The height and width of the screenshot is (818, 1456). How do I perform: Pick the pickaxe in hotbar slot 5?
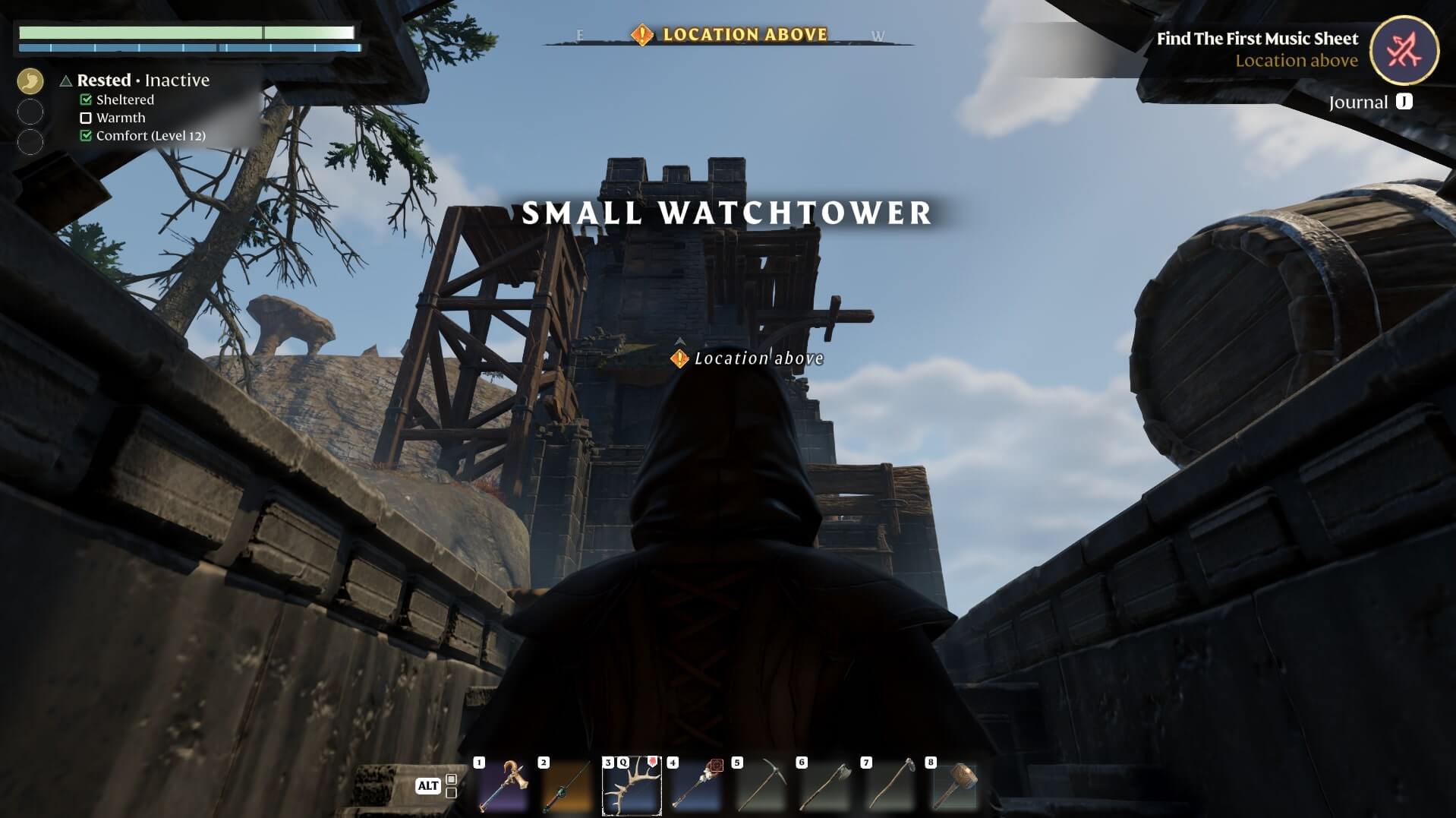click(x=761, y=786)
